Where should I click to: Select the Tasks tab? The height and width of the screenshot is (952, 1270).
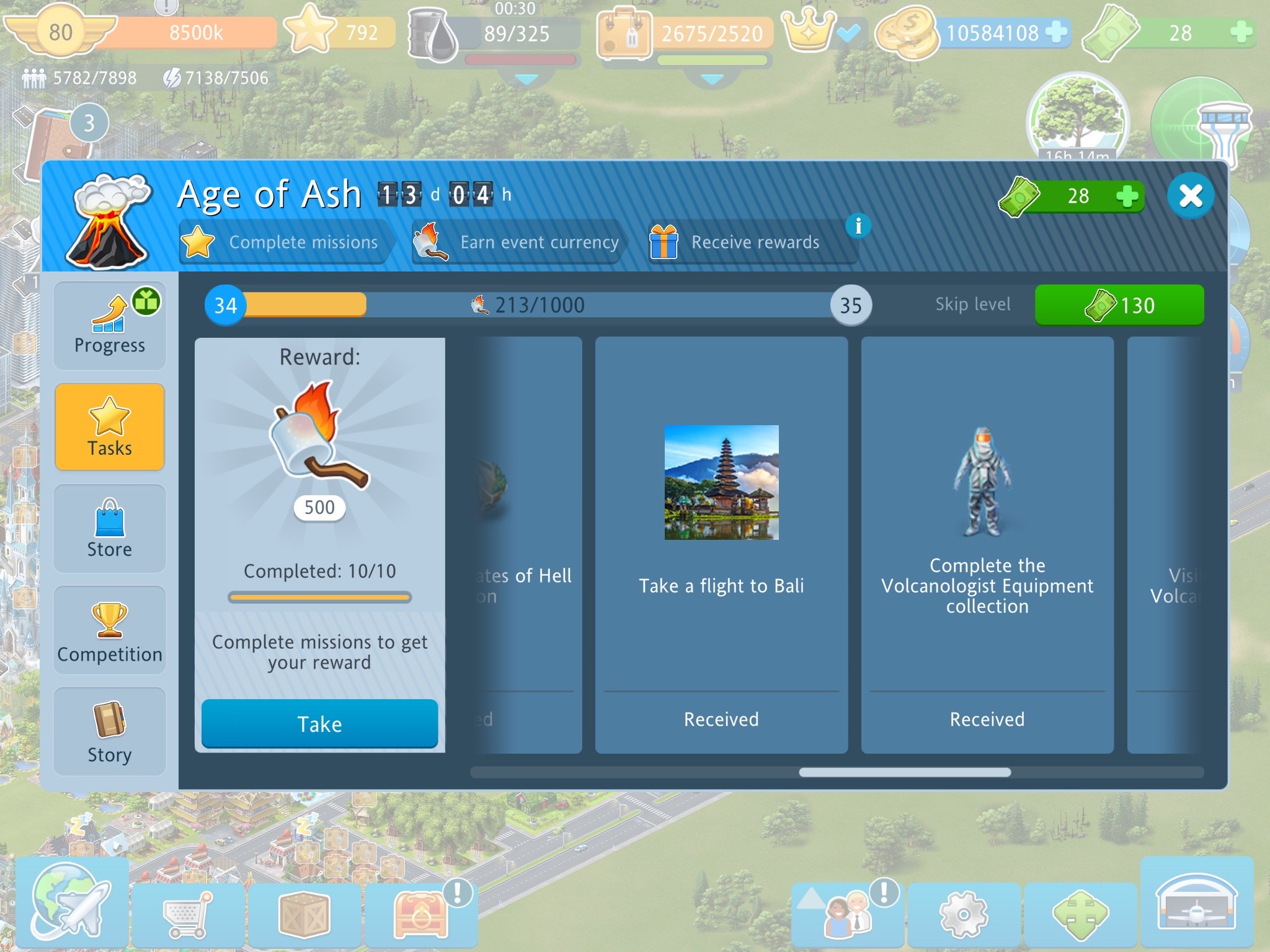[110, 427]
